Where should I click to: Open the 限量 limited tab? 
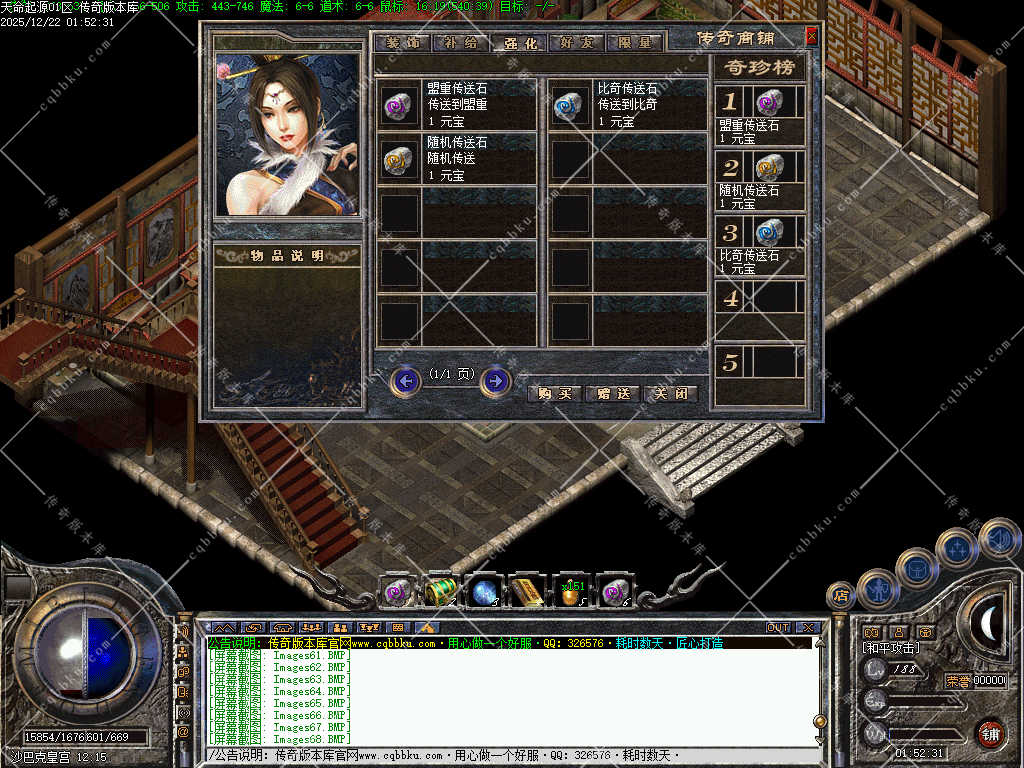click(x=635, y=43)
